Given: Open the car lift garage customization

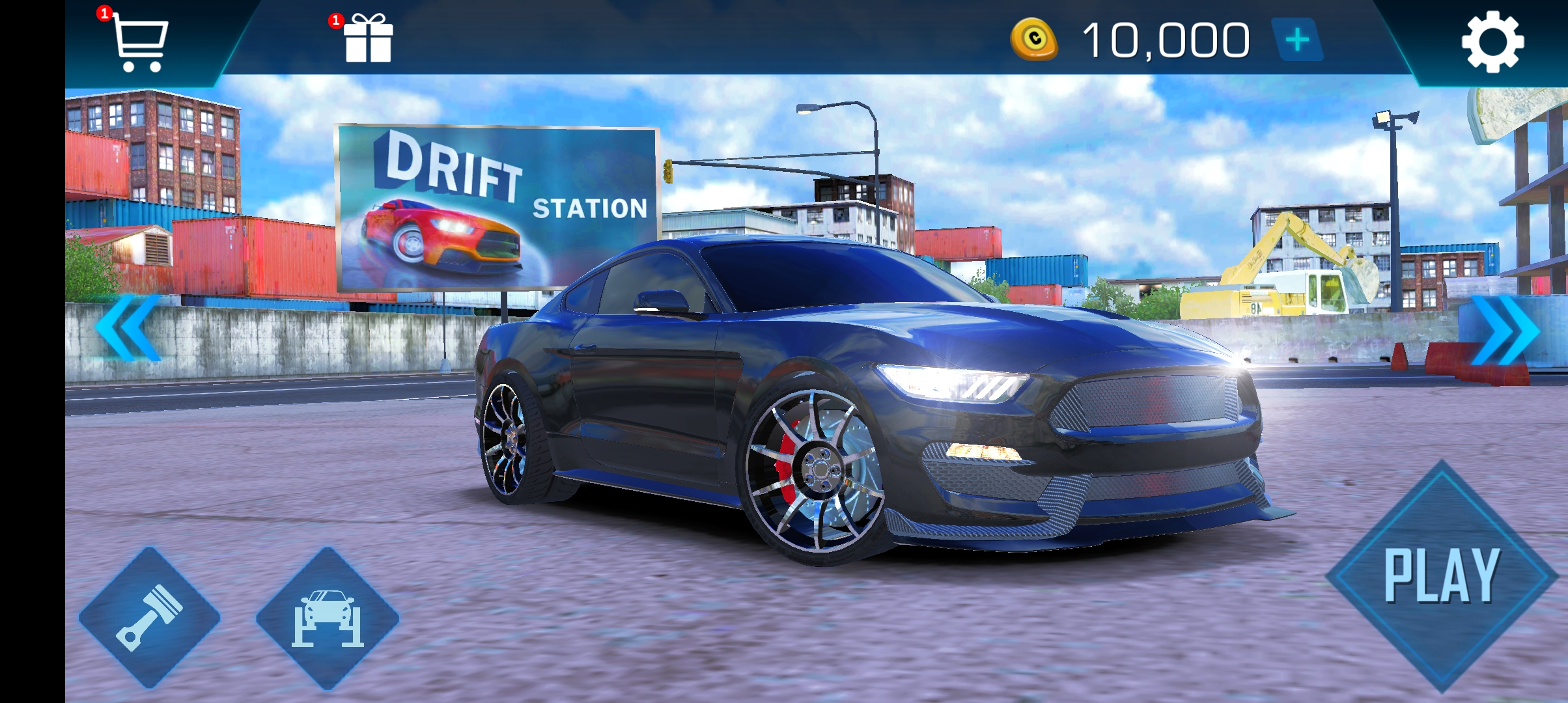Looking at the screenshot, I should tap(327, 617).
